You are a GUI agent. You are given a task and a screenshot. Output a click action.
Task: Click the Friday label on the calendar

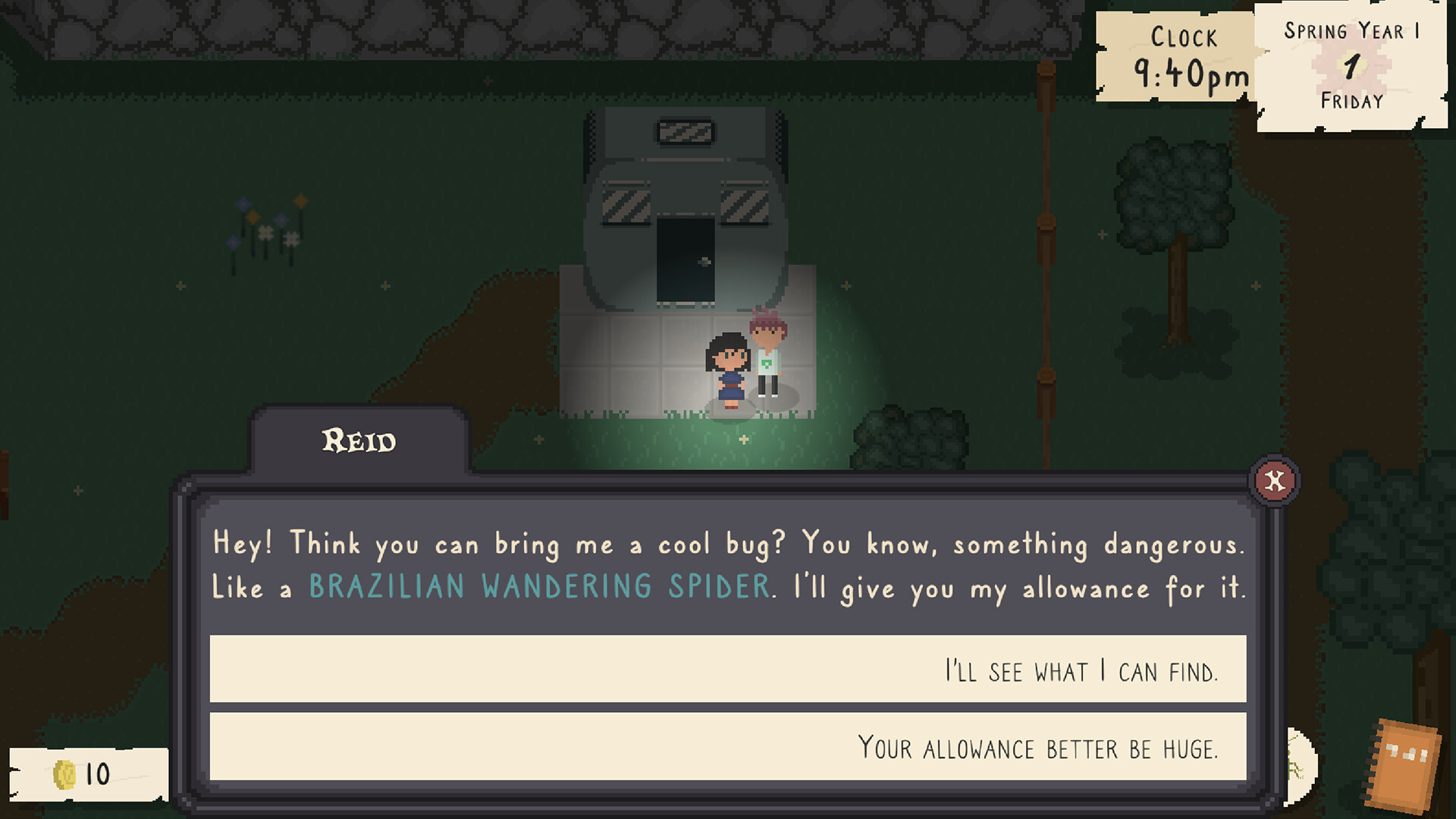(x=1351, y=101)
